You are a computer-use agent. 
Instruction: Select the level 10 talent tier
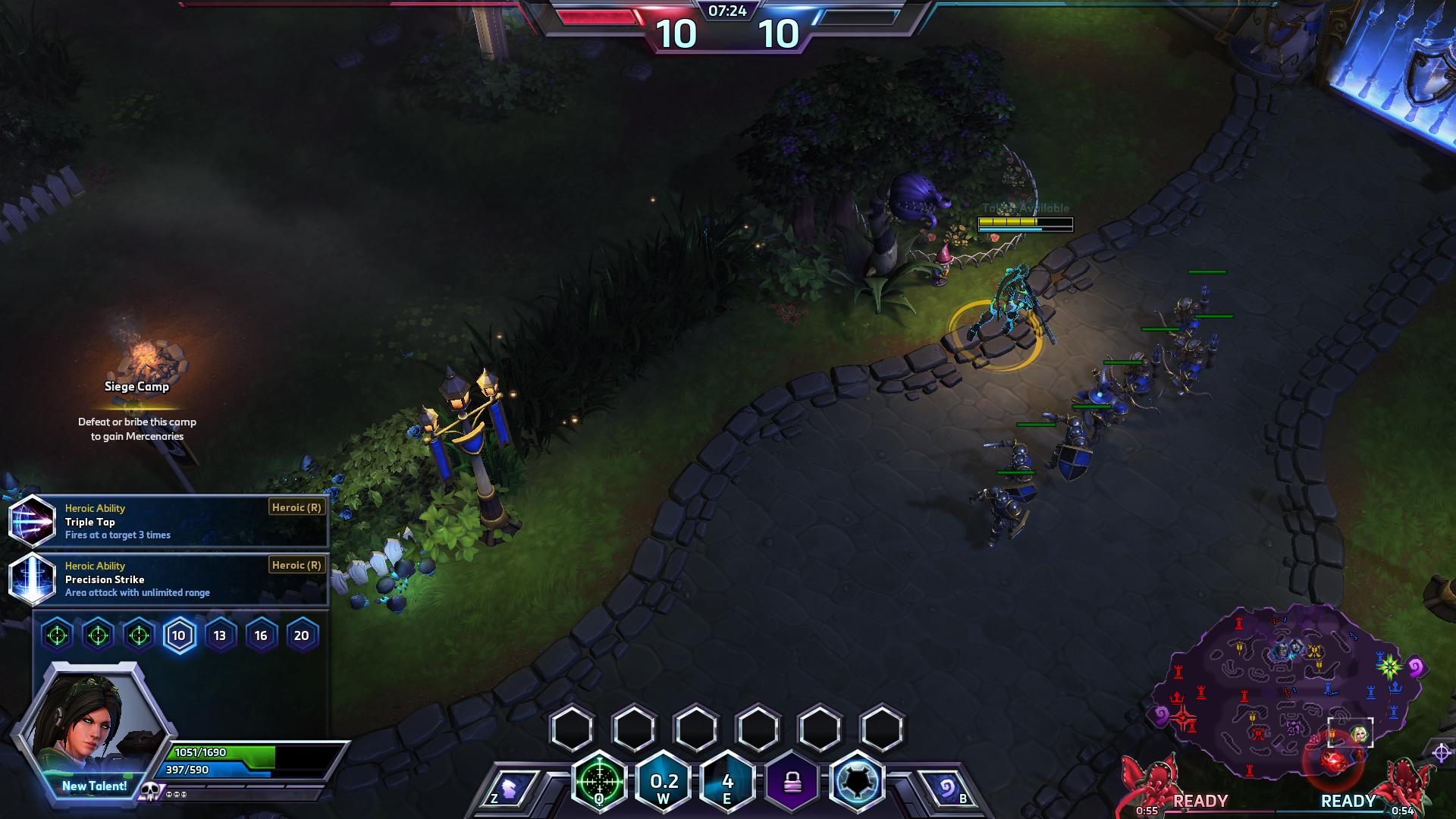pos(179,635)
